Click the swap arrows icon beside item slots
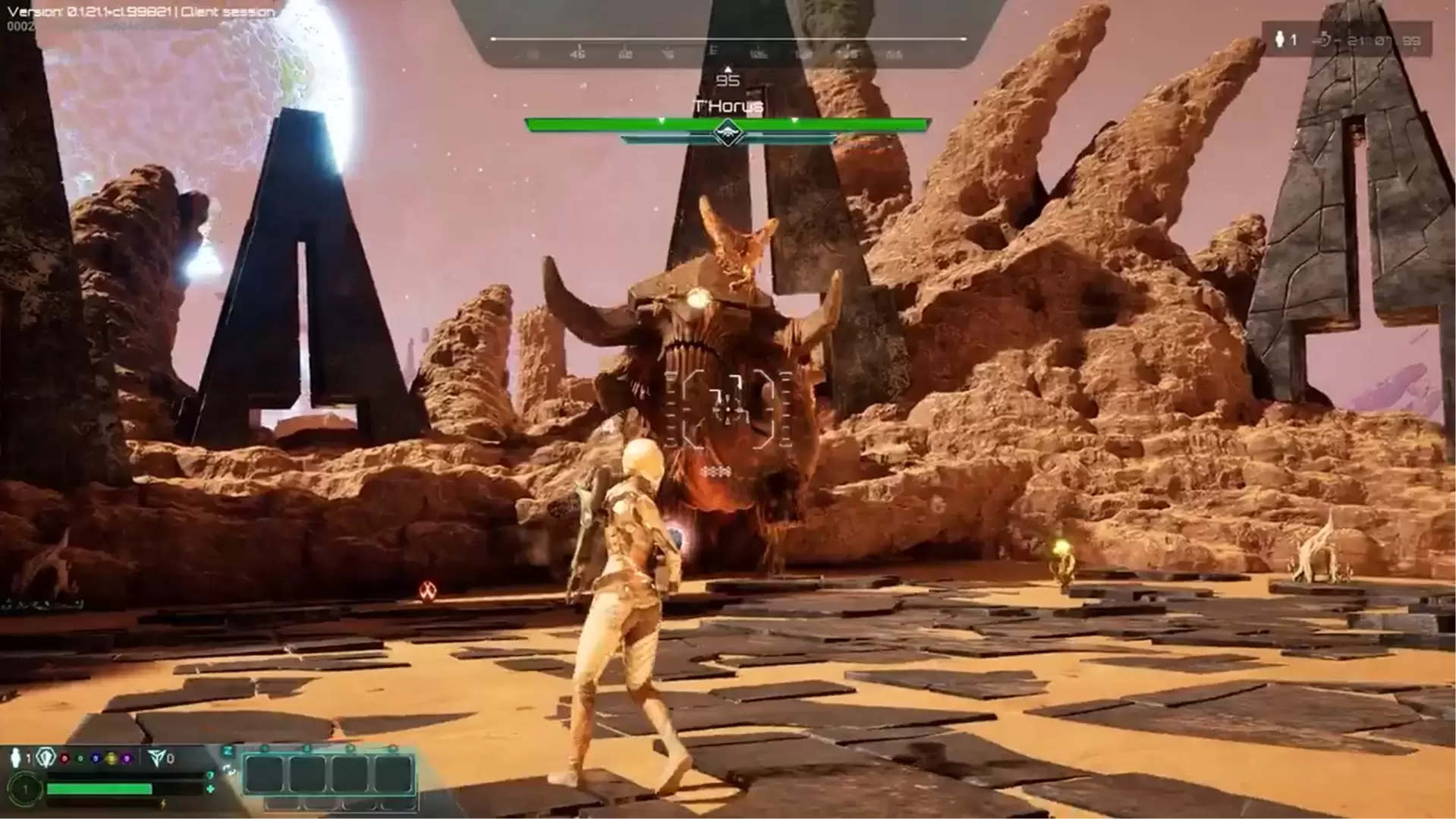The height and width of the screenshot is (819, 1456). 229,770
